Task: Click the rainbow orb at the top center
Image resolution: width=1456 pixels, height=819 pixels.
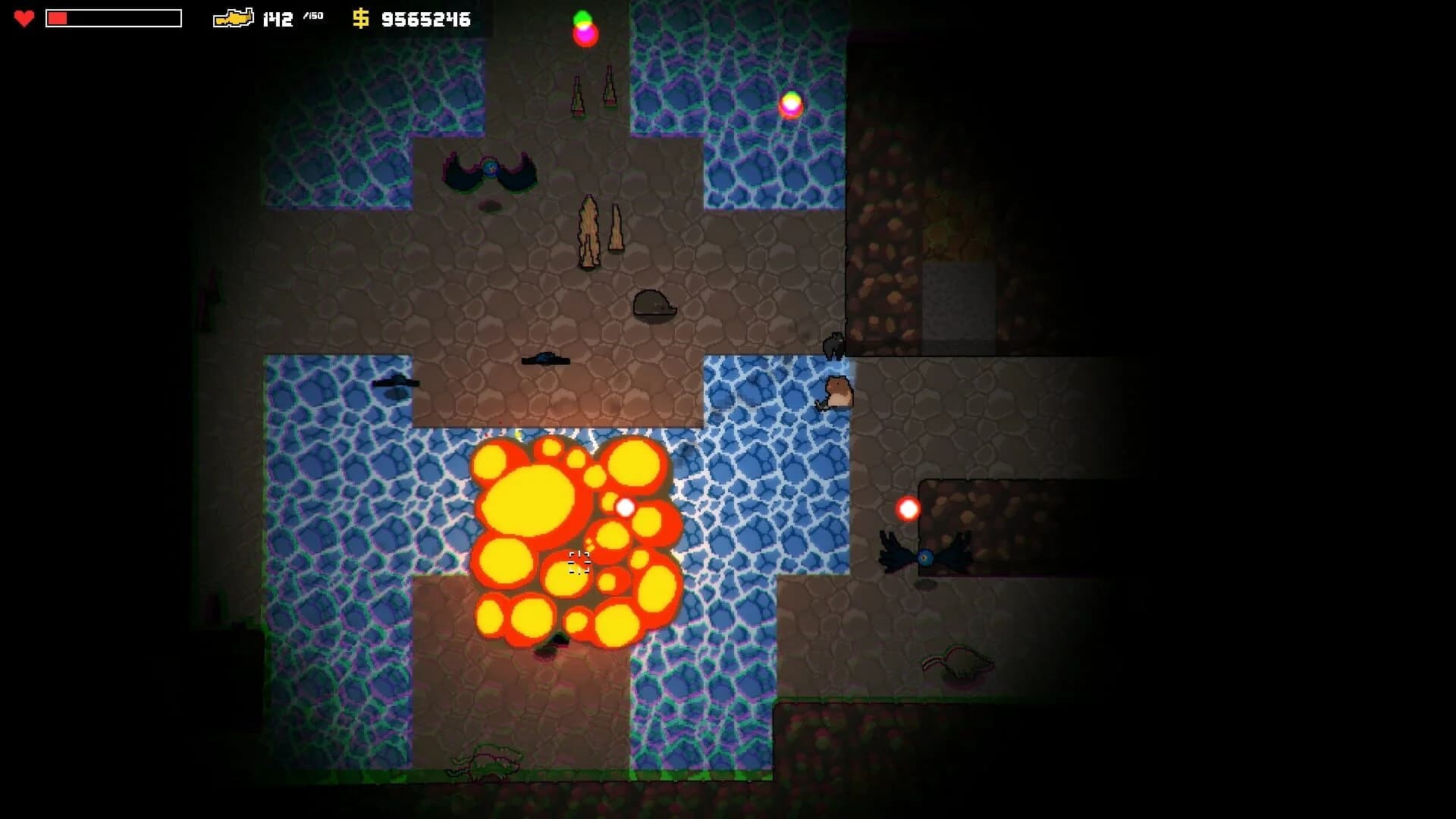Action: pos(584,27)
